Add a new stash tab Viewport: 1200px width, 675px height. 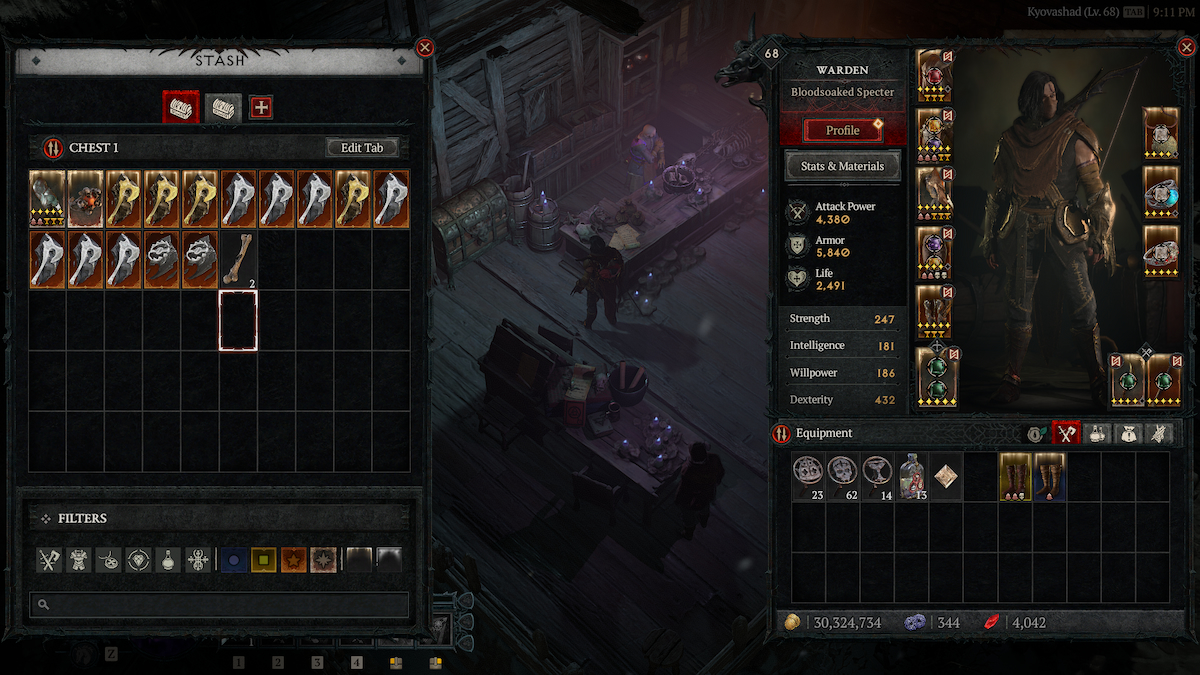point(261,107)
